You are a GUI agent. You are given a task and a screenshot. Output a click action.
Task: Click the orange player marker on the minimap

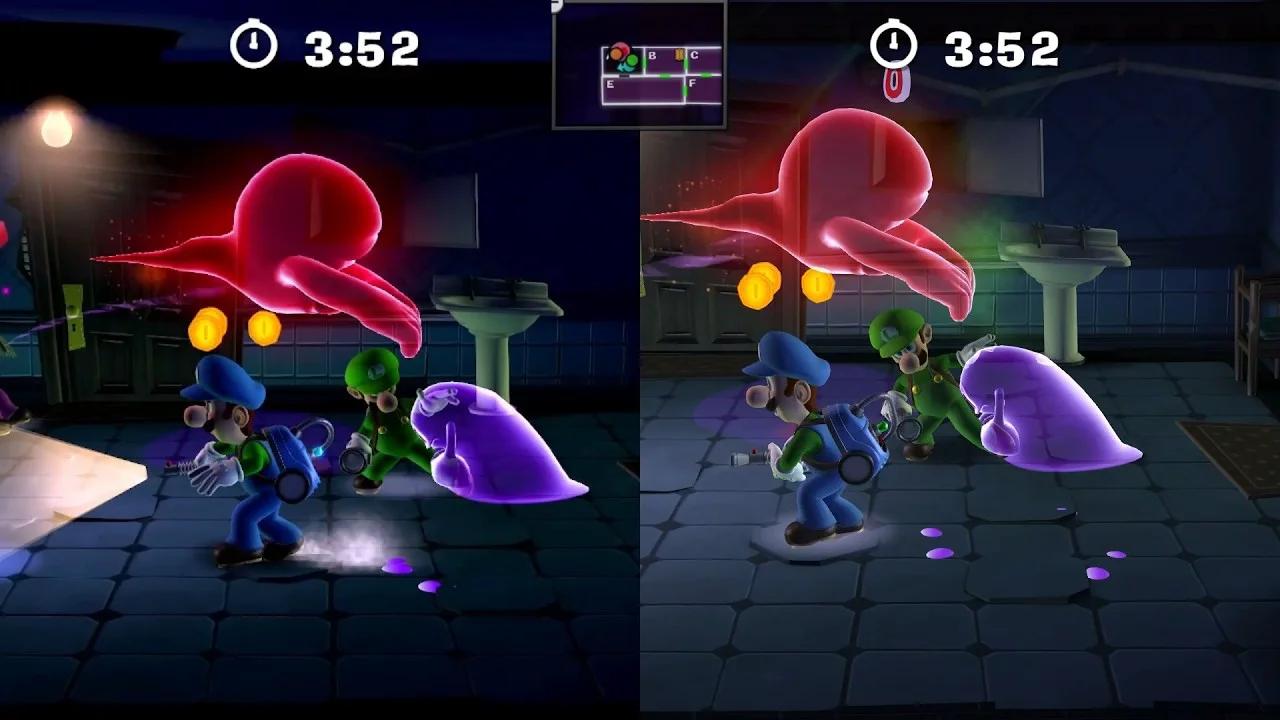coord(616,53)
